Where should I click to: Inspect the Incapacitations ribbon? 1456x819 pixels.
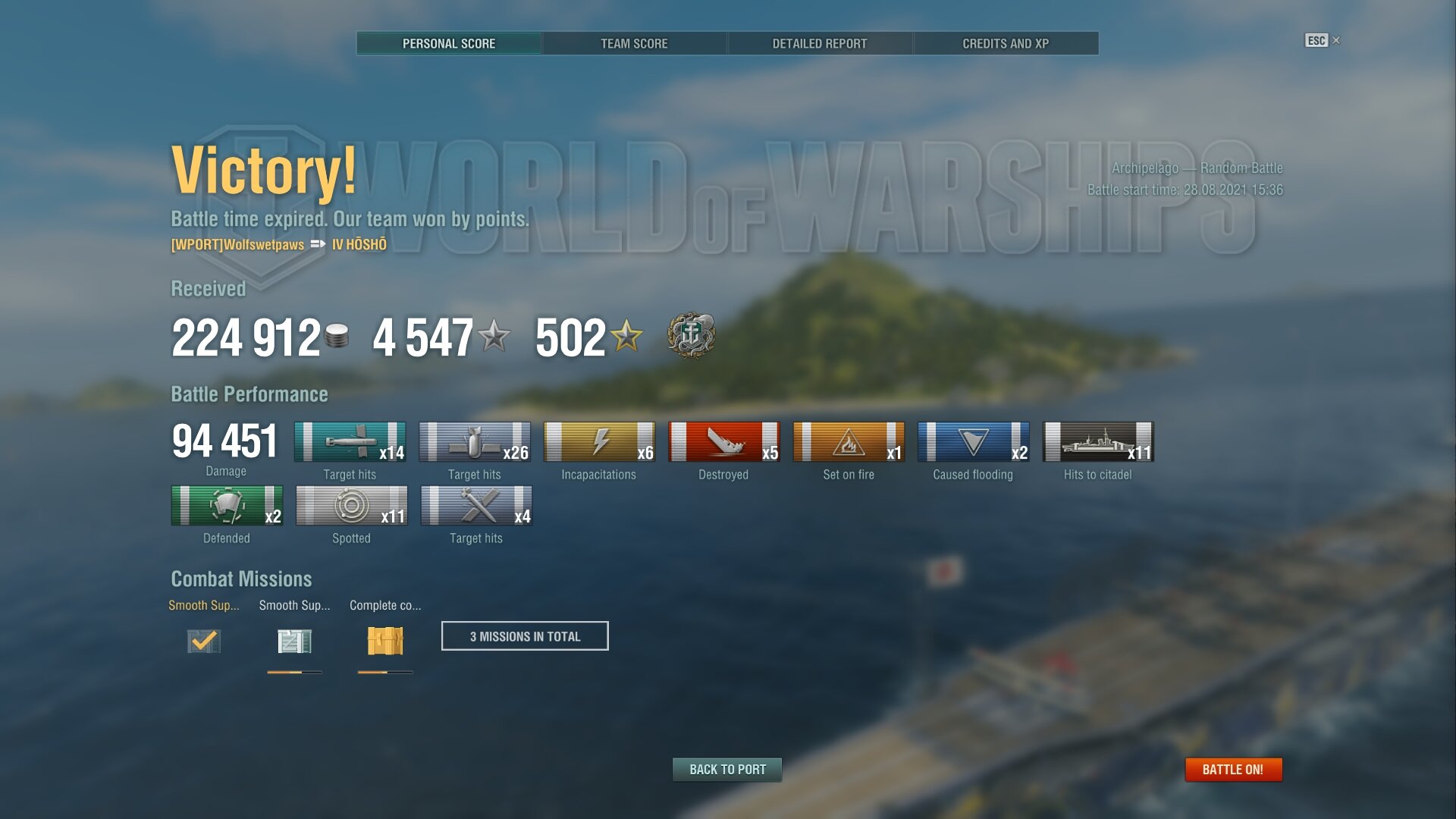point(599,442)
